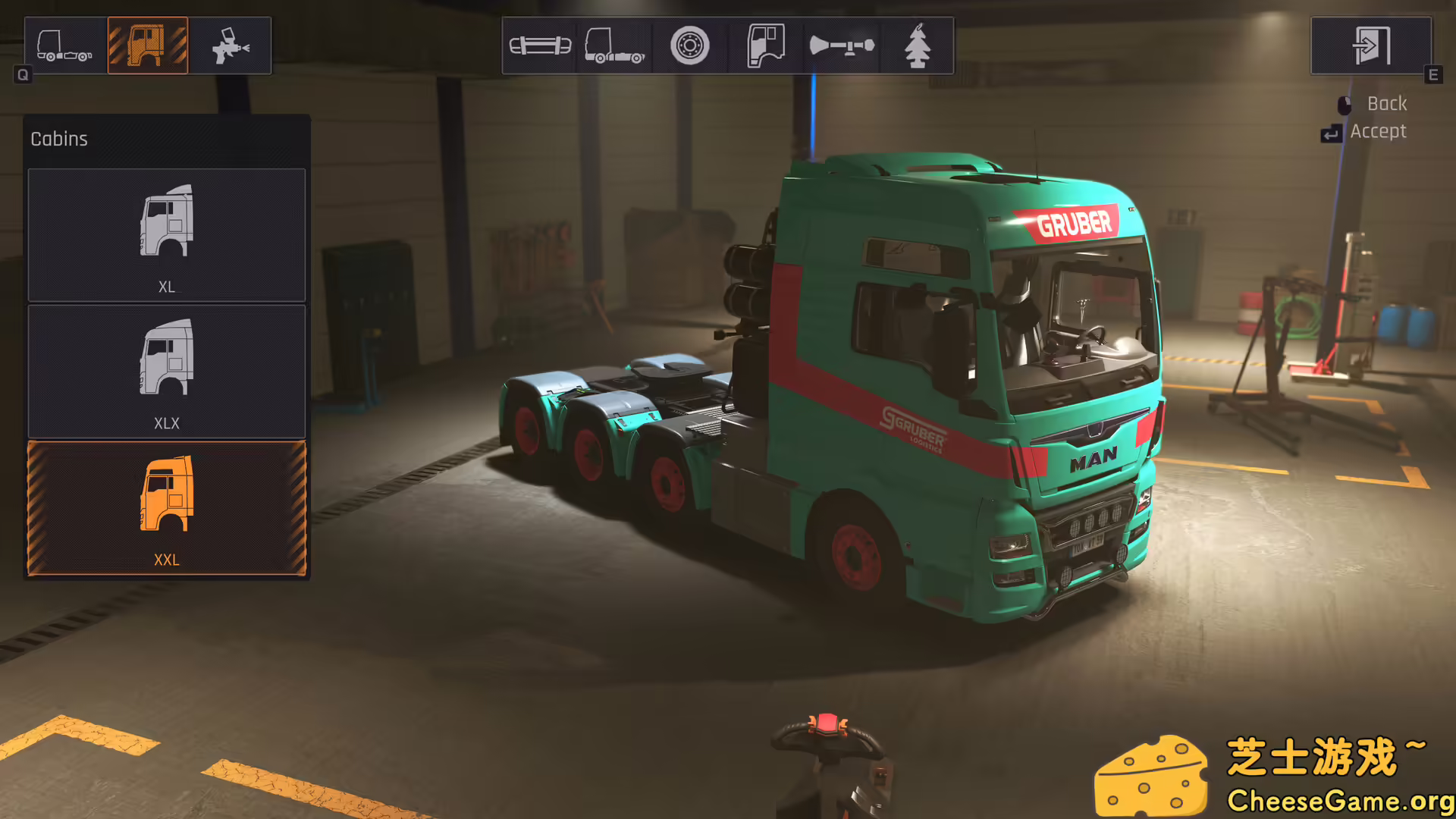1456x819 pixels.
Task: Open the air freshener accessory icon
Action: (x=917, y=45)
